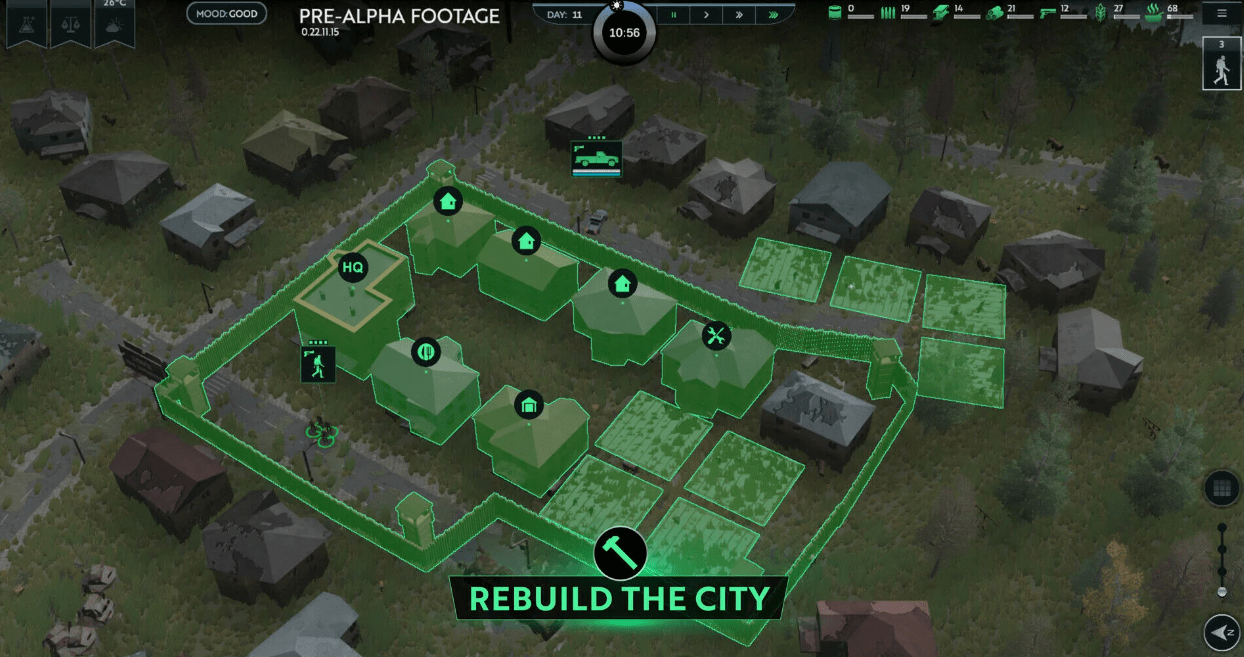Click the Mood: Good indicator
The image size is (1244, 657).
226,14
